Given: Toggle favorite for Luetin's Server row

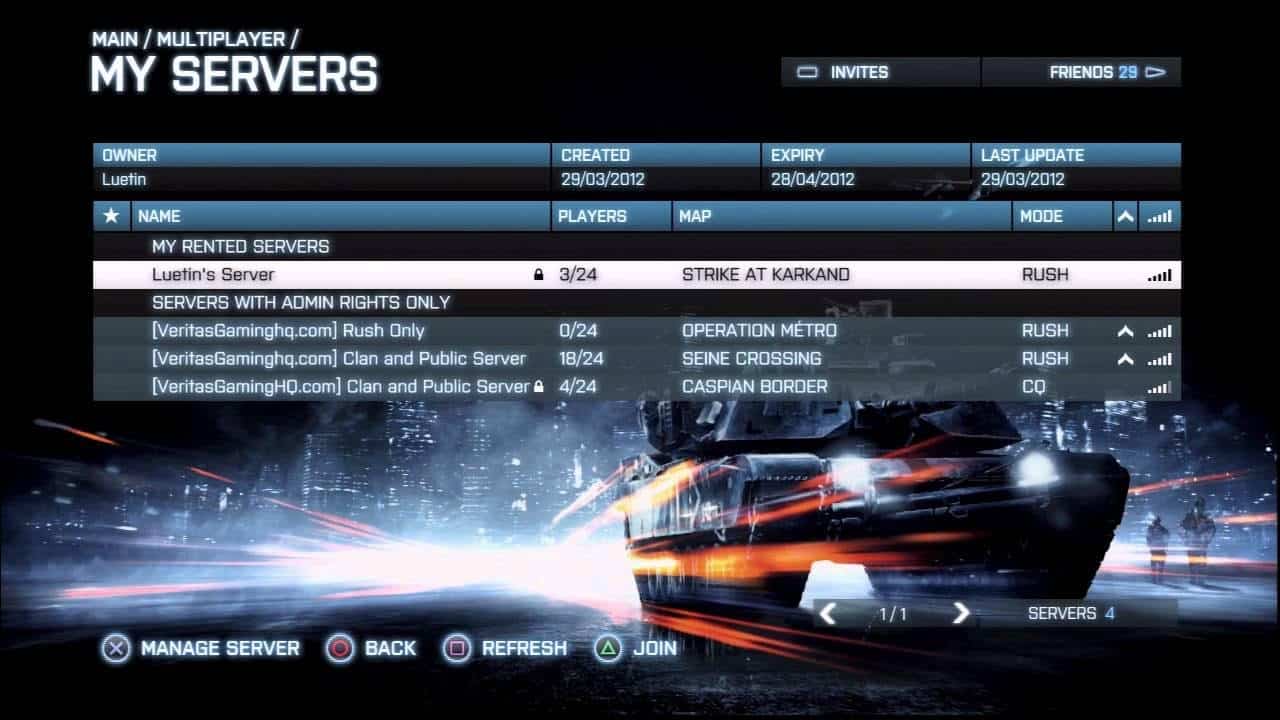Looking at the screenshot, I should coord(111,274).
